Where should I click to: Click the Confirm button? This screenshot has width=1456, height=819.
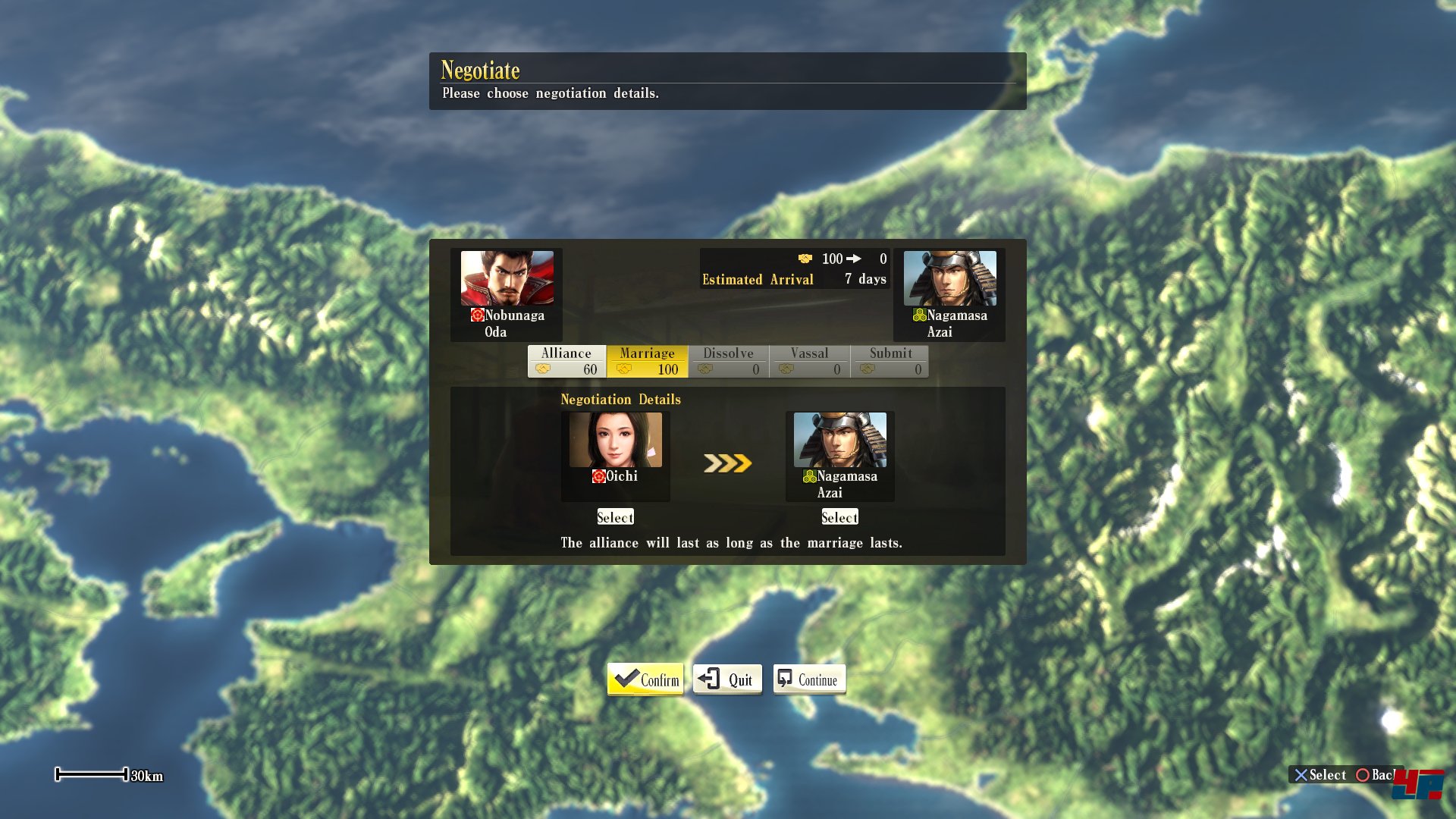click(644, 679)
